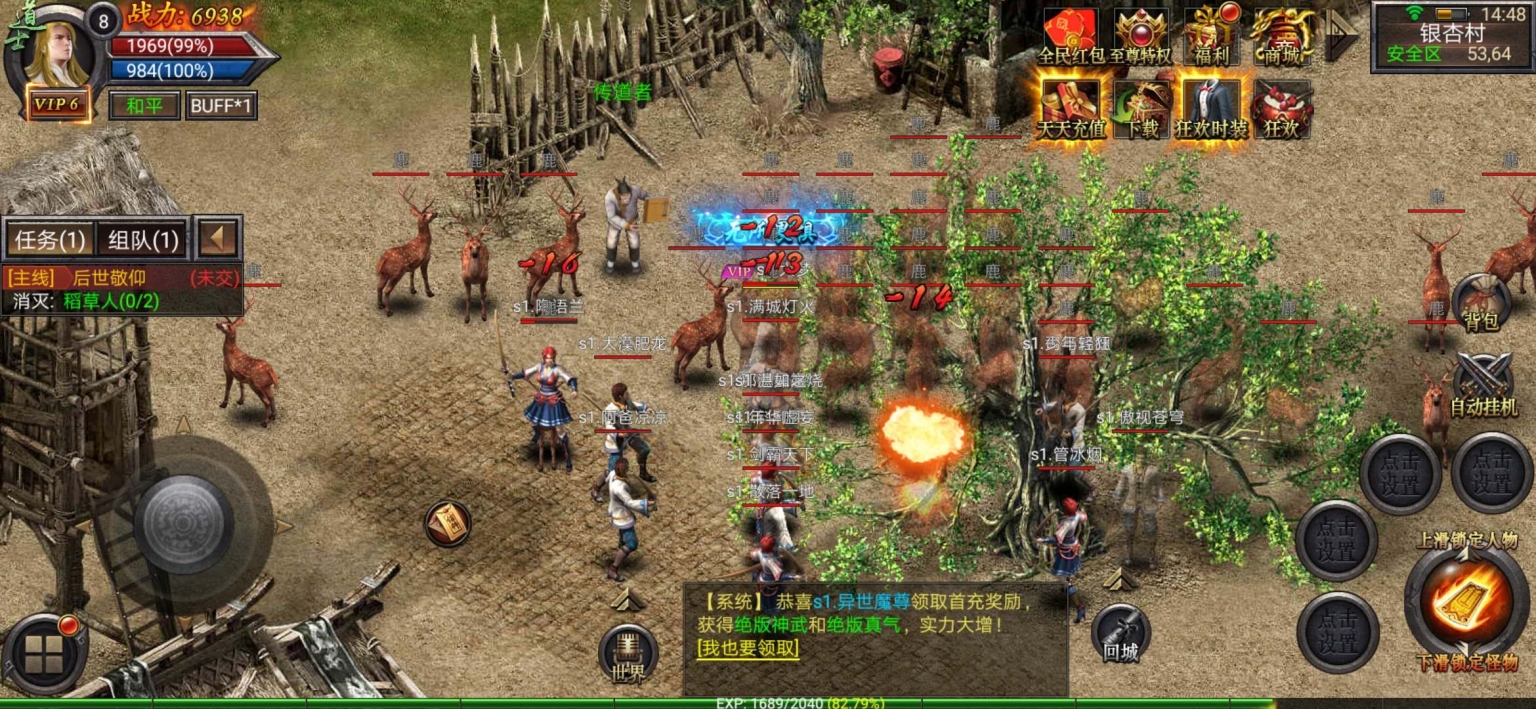
Task: Toggle 自动挂机 auto-battle
Action: [1481, 385]
